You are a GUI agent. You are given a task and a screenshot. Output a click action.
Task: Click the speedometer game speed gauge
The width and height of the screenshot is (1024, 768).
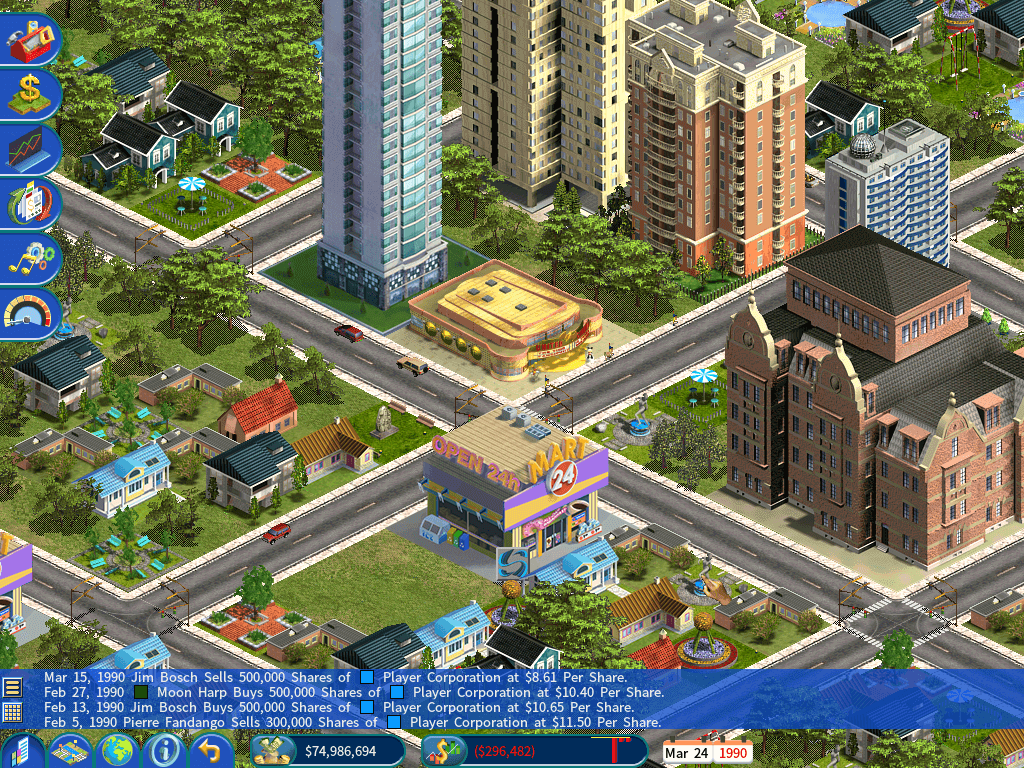coord(30,313)
